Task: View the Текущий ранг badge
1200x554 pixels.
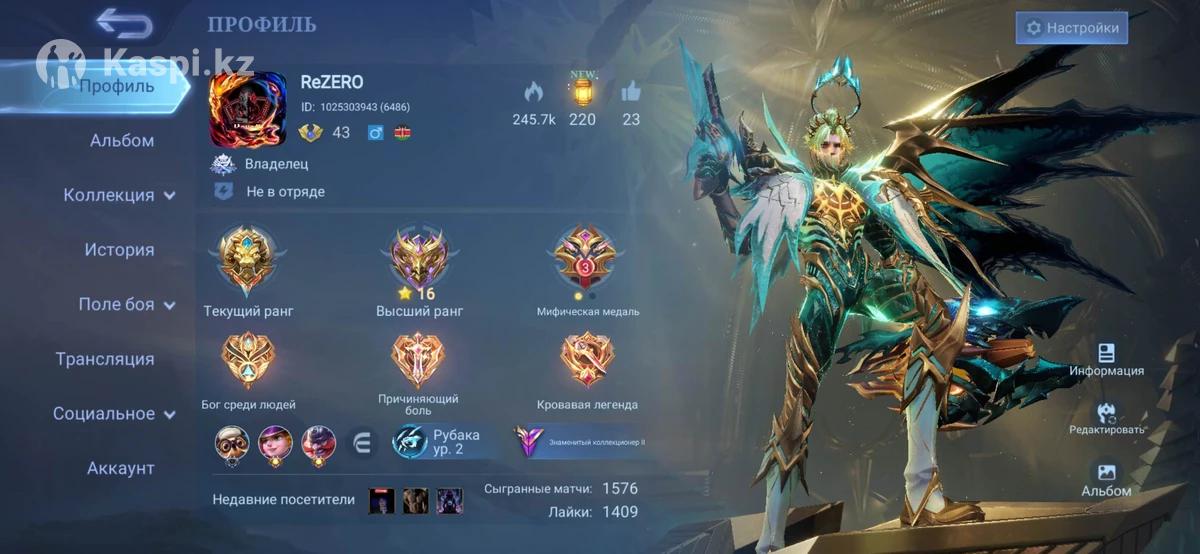Action: (x=247, y=257)
